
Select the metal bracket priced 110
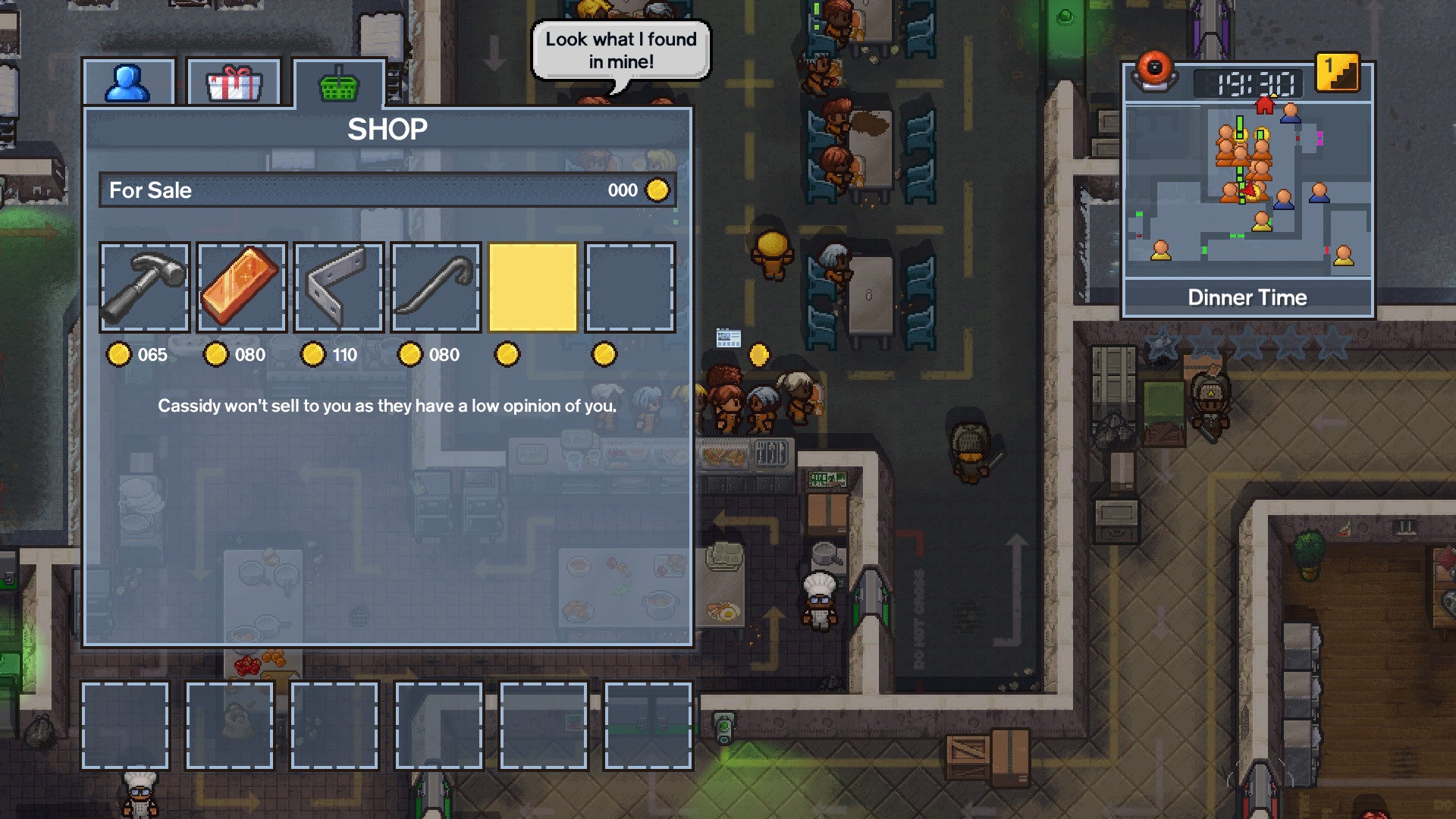coord(337,287)
